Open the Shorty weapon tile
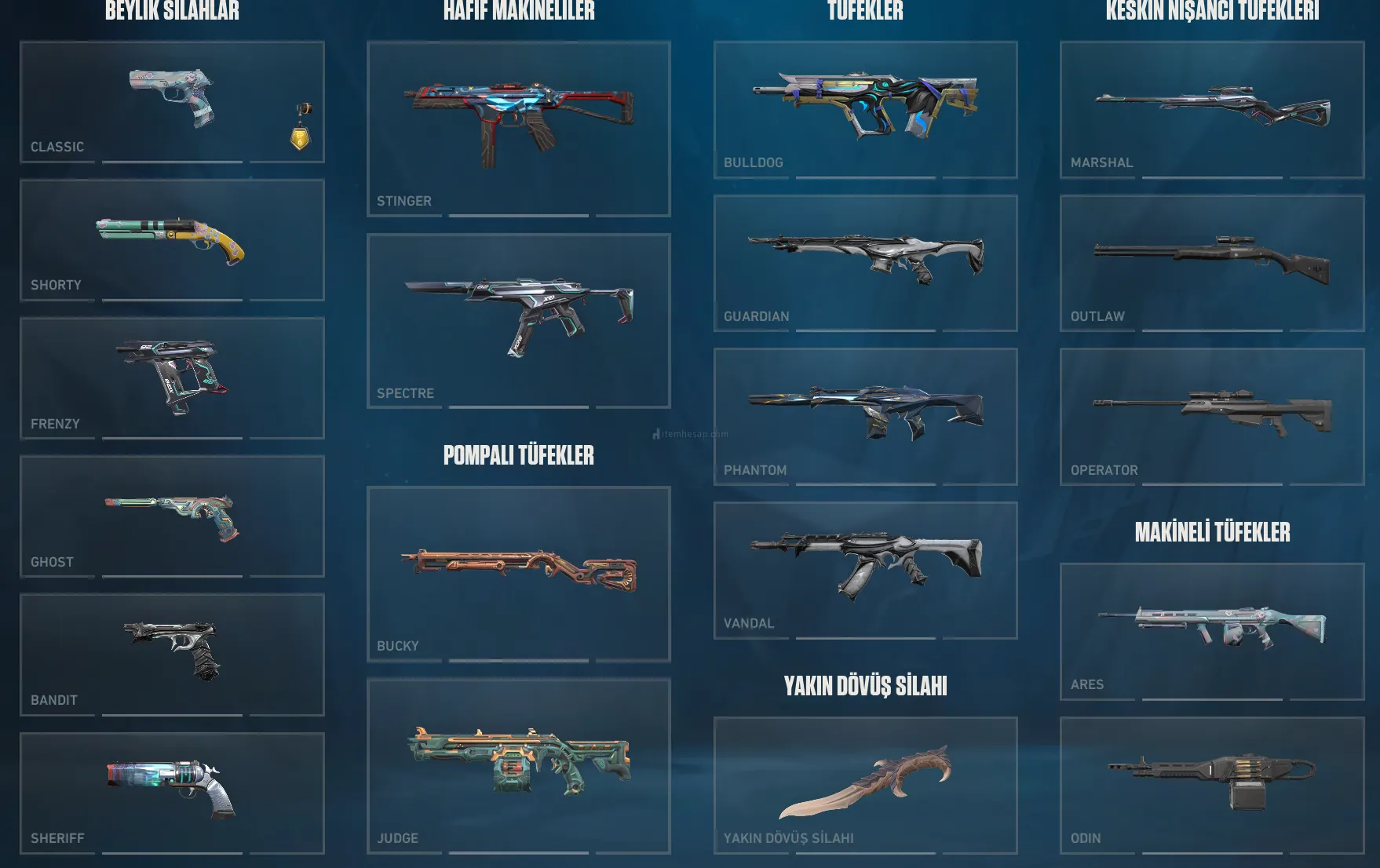The width and height of the screenshot is (1380, 868). 172,240
